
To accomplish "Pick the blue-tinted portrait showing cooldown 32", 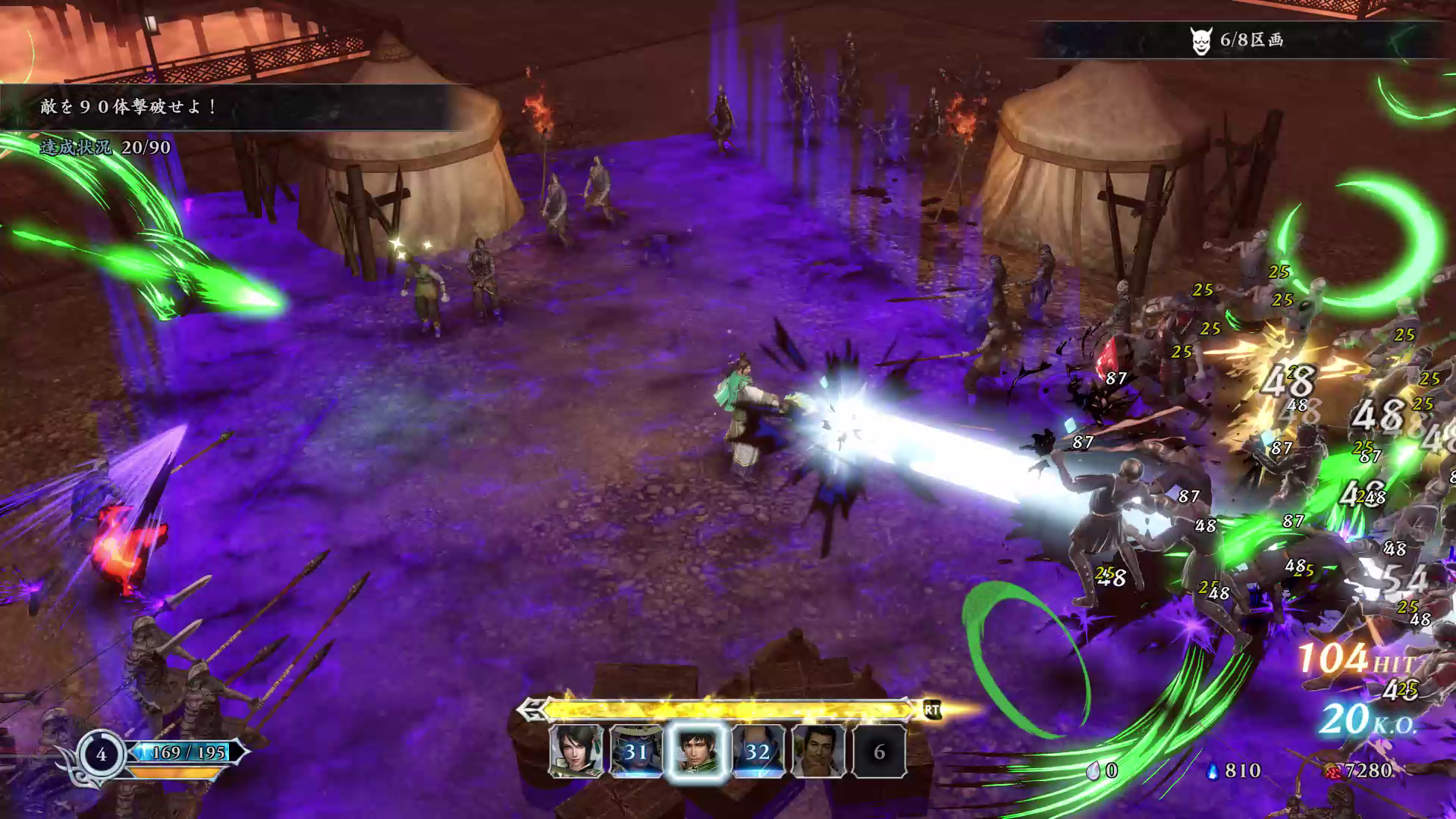I will [x=758, y=751].
